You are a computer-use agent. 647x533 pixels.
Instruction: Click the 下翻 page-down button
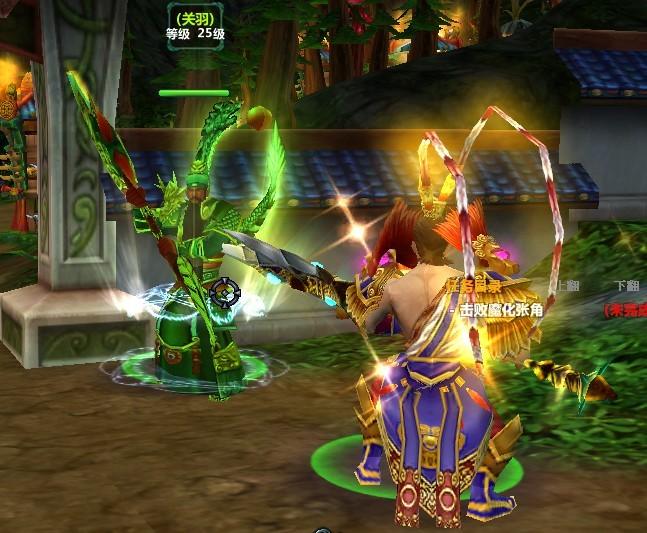click(x=626, y=285)
